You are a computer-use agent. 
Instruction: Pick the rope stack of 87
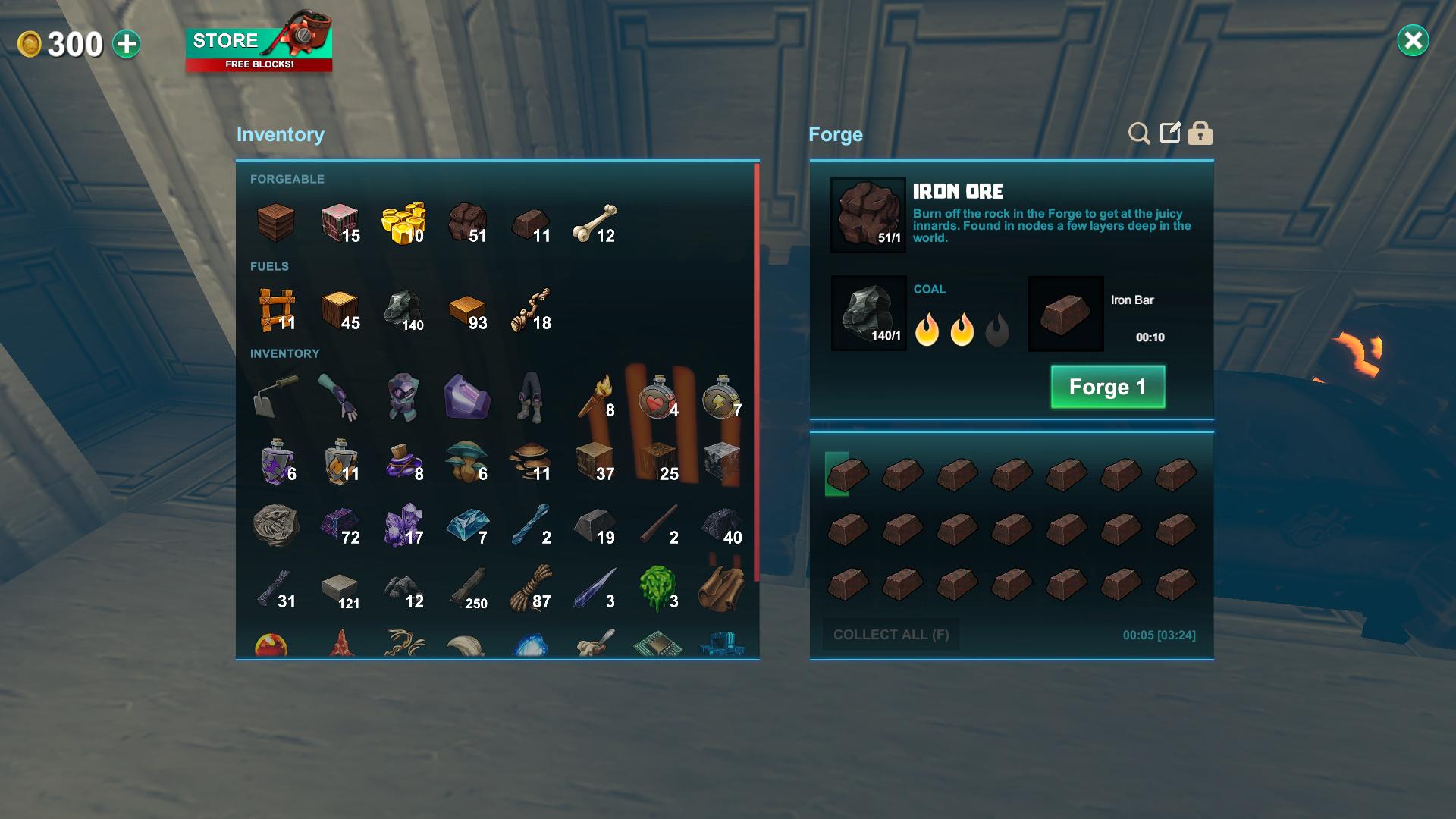(531, 588)
